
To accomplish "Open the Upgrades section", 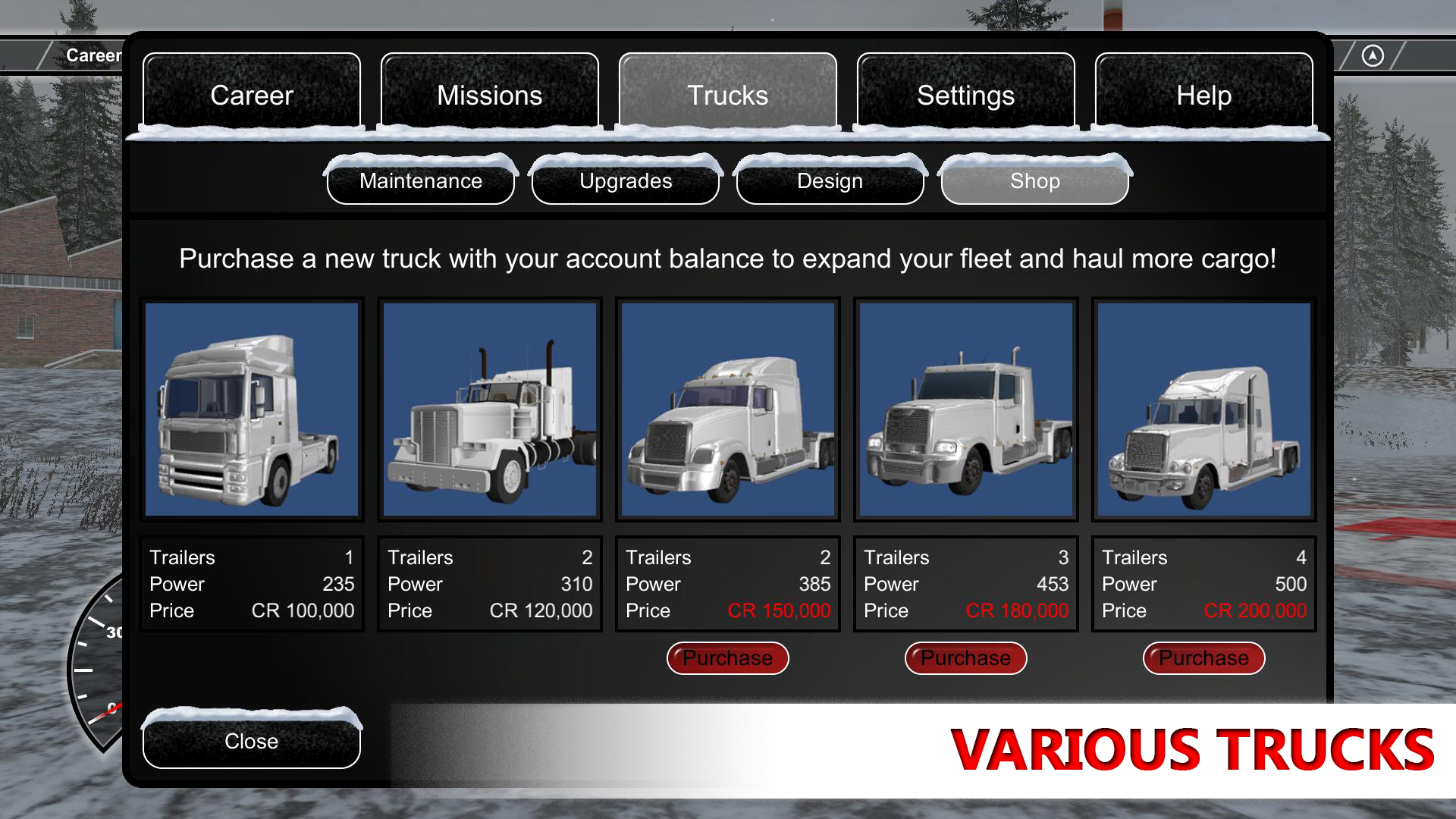I will [625, 181].
